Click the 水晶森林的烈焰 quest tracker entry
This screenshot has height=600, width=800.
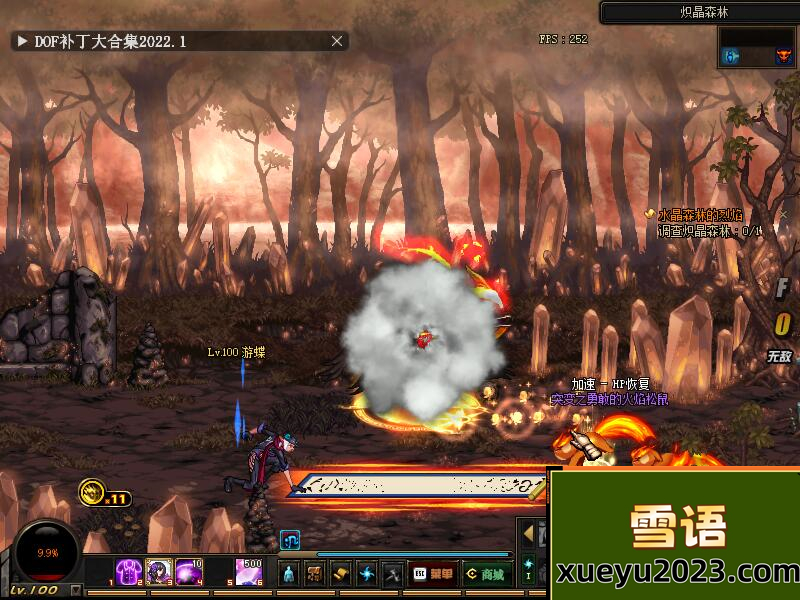[x=700, y=215]
